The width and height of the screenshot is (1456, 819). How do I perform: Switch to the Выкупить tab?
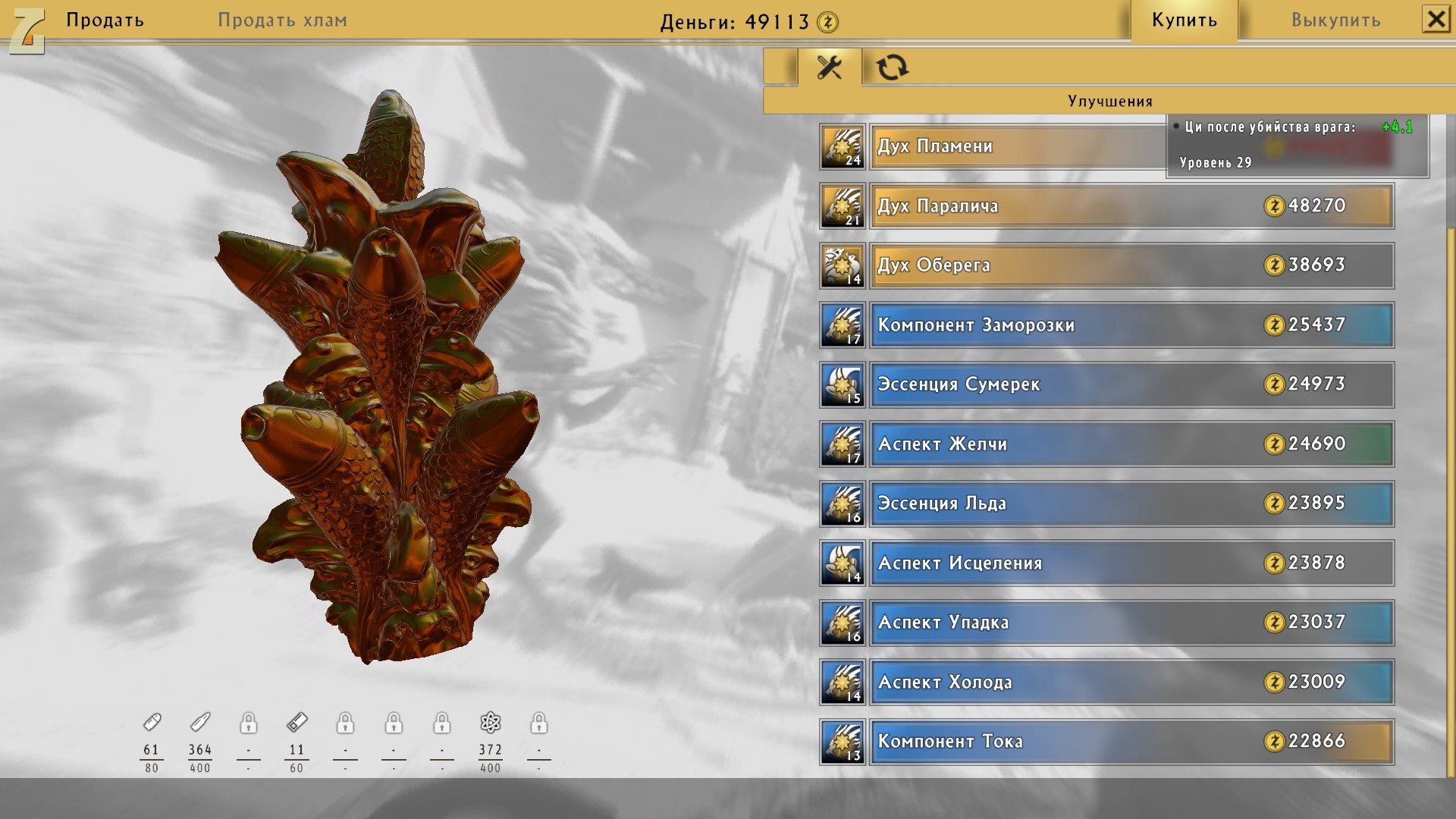coord(1335,20)
